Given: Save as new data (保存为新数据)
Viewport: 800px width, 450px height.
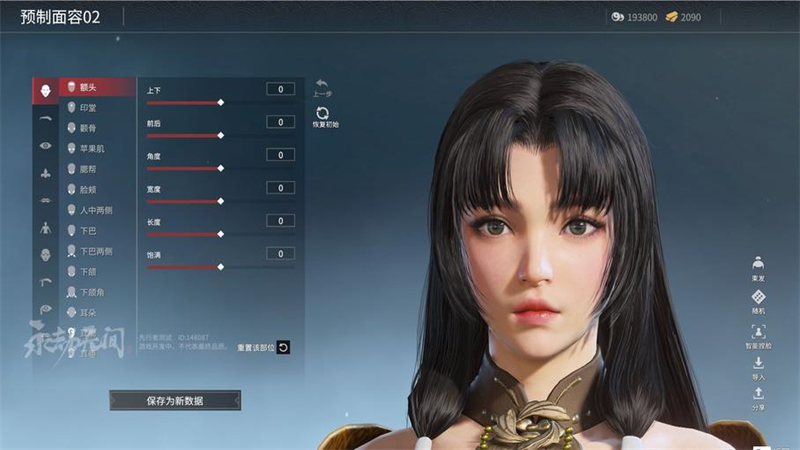Looking at the screenshot, I should [x=175, y=400].
